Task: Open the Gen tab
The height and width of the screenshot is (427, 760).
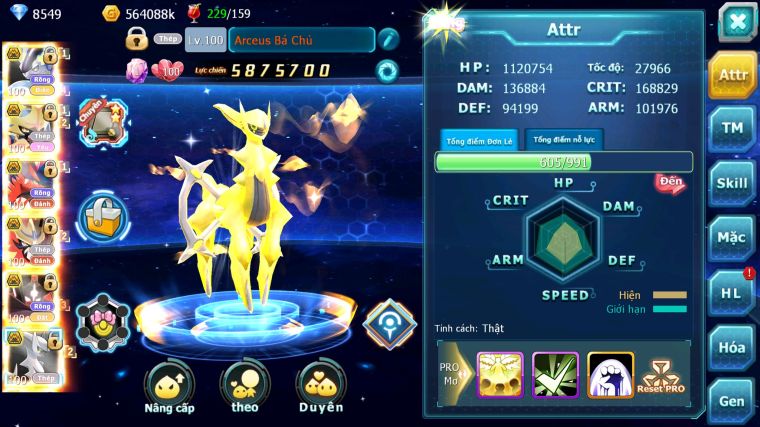Action: coord(733,400)
